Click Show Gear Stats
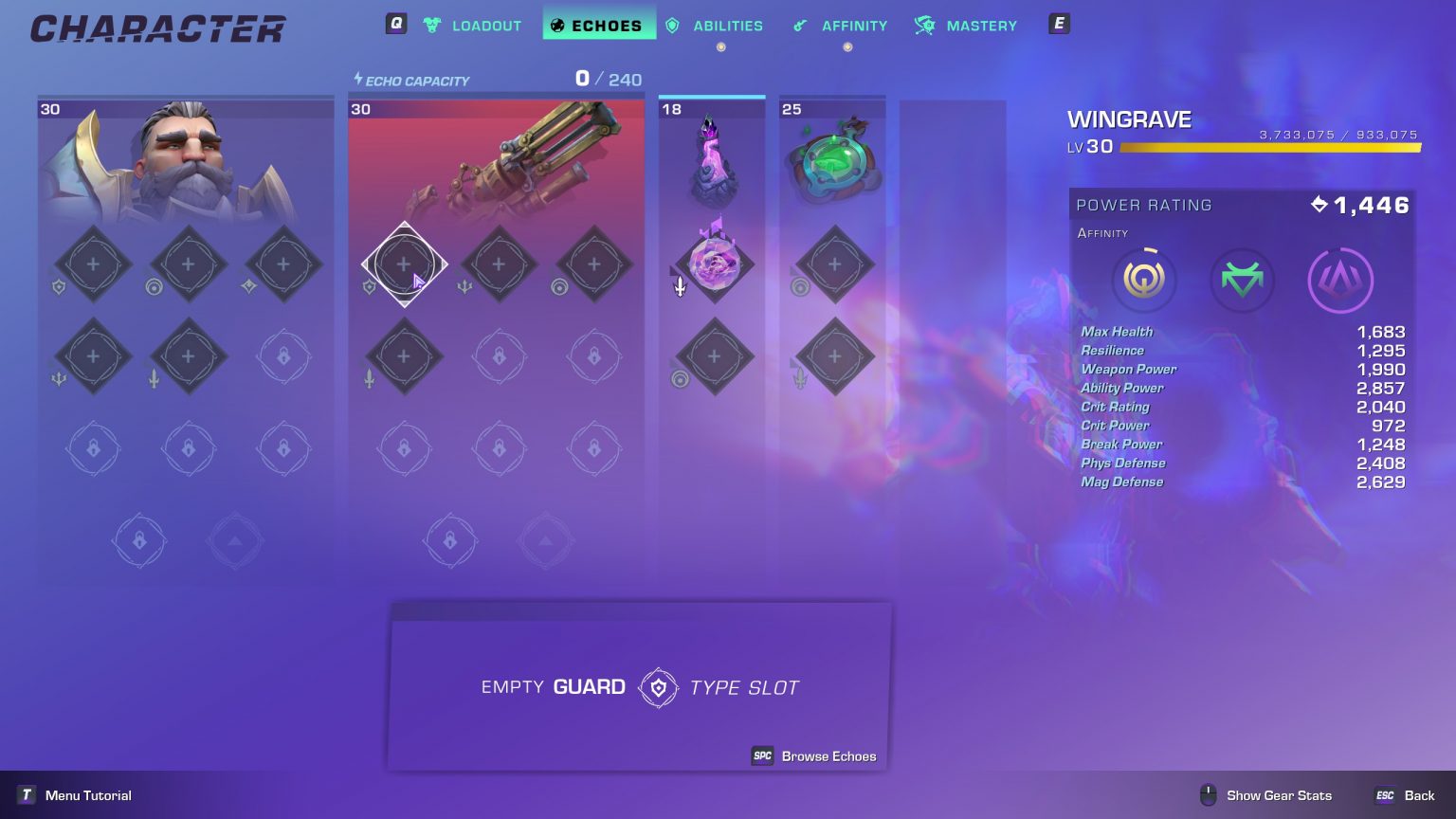 pyautogui.click(x=1278, y=795)
